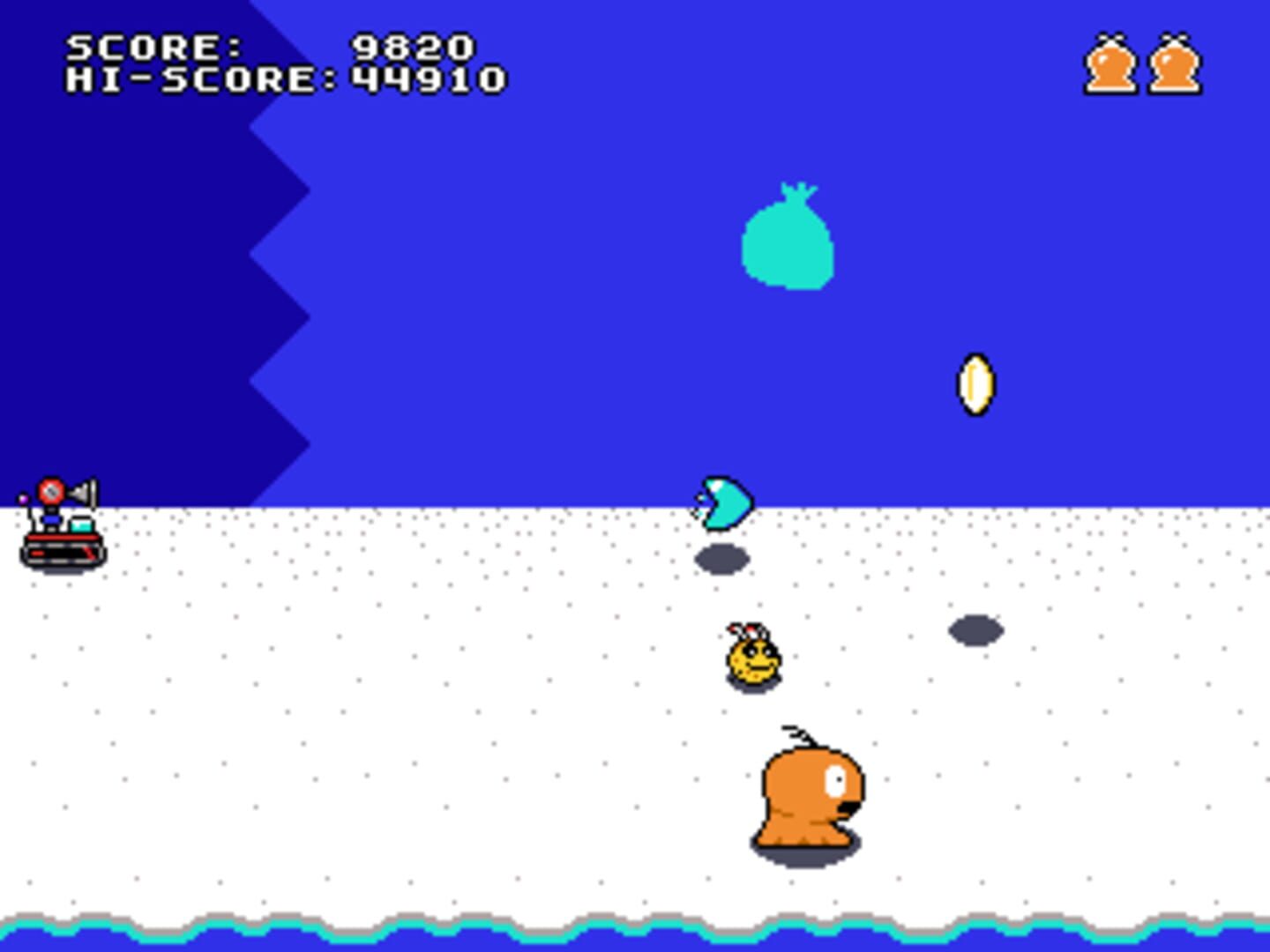Image resolution: width=1270 pixels, height=952 pixels.
Task: Click the purple antenna ball on the vehicle
Action: 23,498
